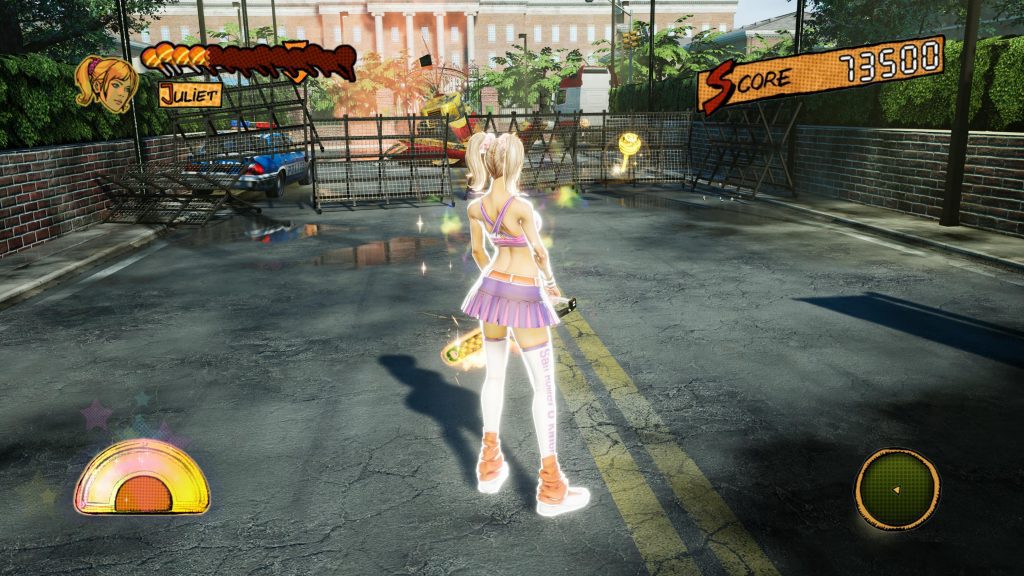The width and height of the screenshot is (1024, 576).
Task: Select the circular green radar minimap
Action: point(897,489)
